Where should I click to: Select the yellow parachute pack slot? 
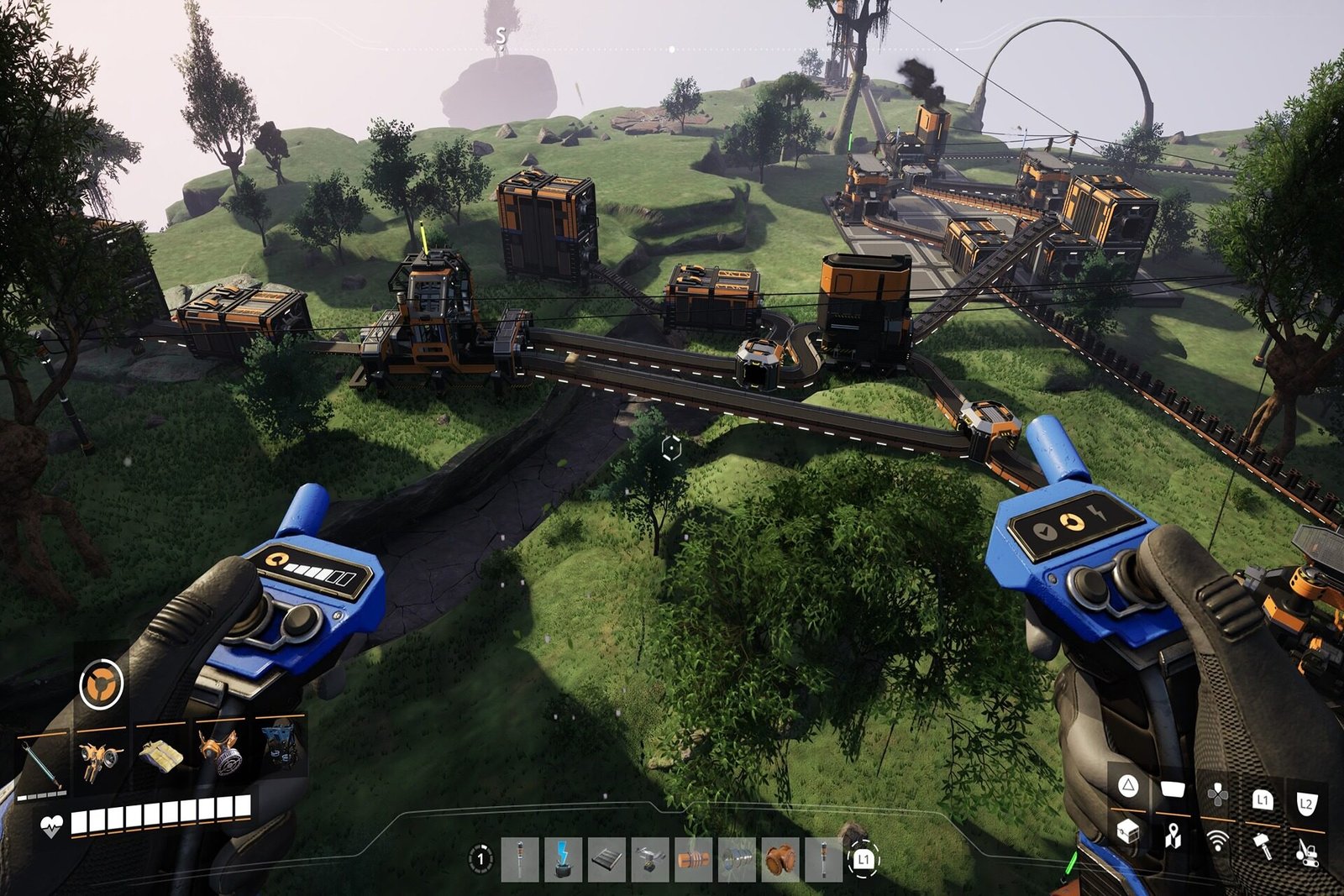click(x=160, y=756)
